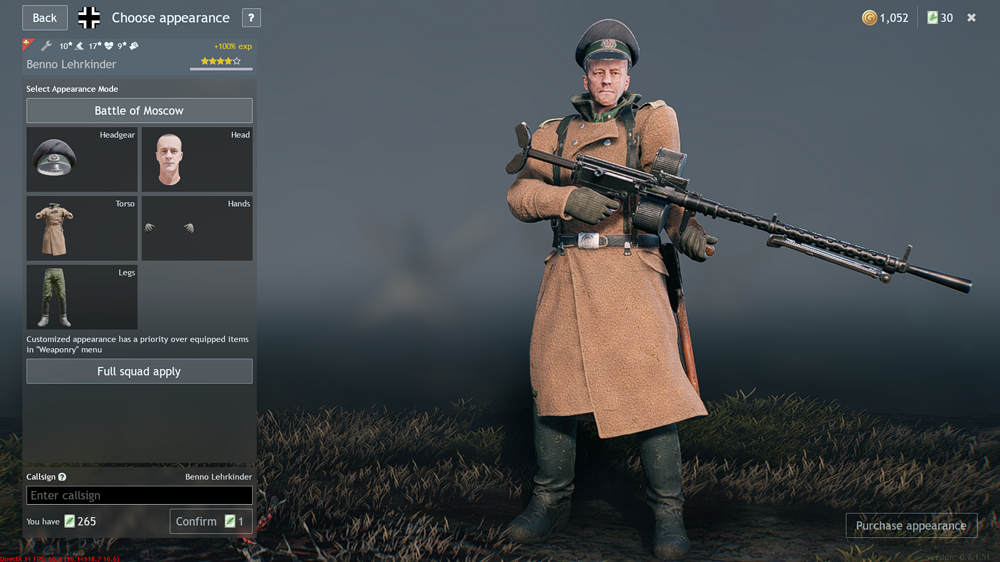The height and width of the screenshot is (562, 1000).
Task: Open the gold coin currency balance
Action: 886,18
